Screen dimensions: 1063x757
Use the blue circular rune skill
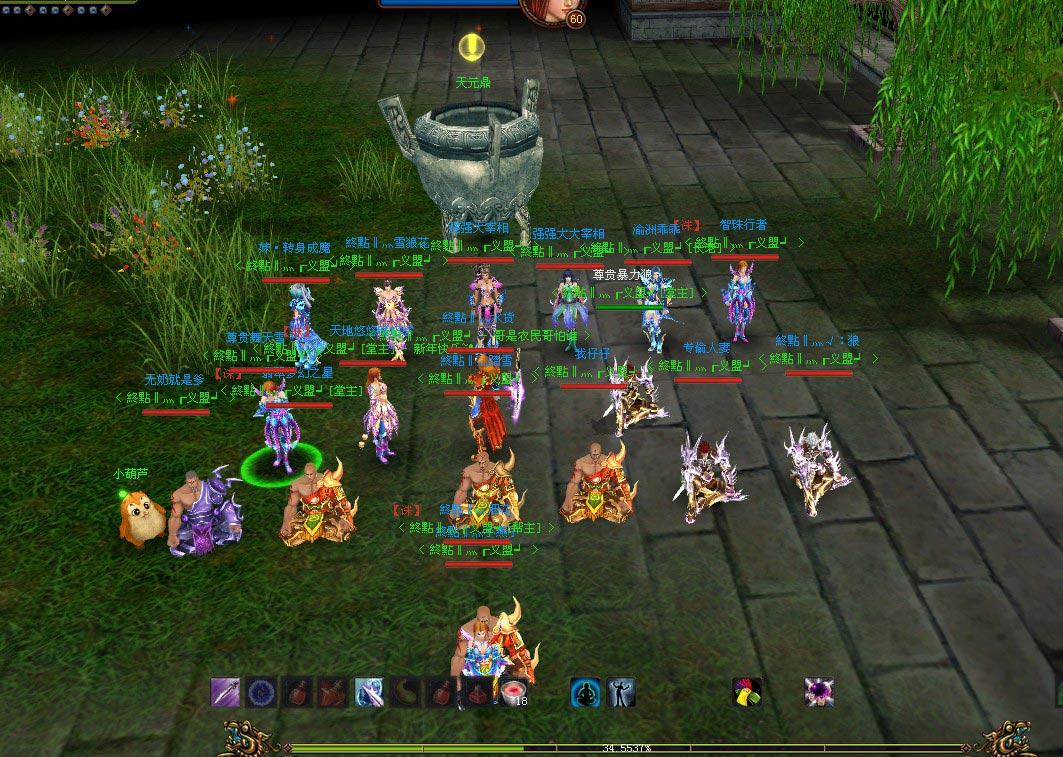coord(262,692)
